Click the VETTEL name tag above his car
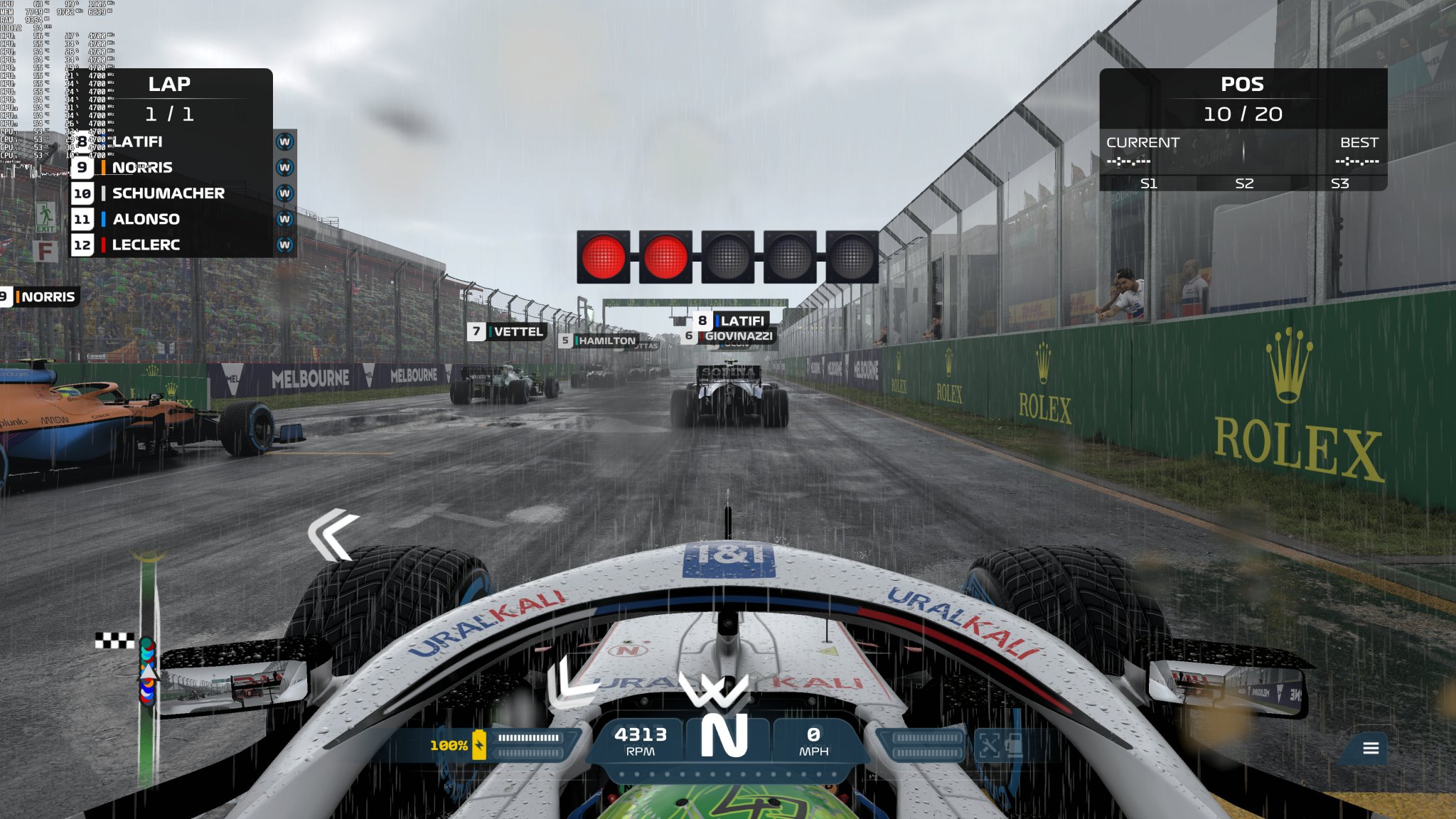The width and height of the screenshot is (1456, 819). coord(508,331)
